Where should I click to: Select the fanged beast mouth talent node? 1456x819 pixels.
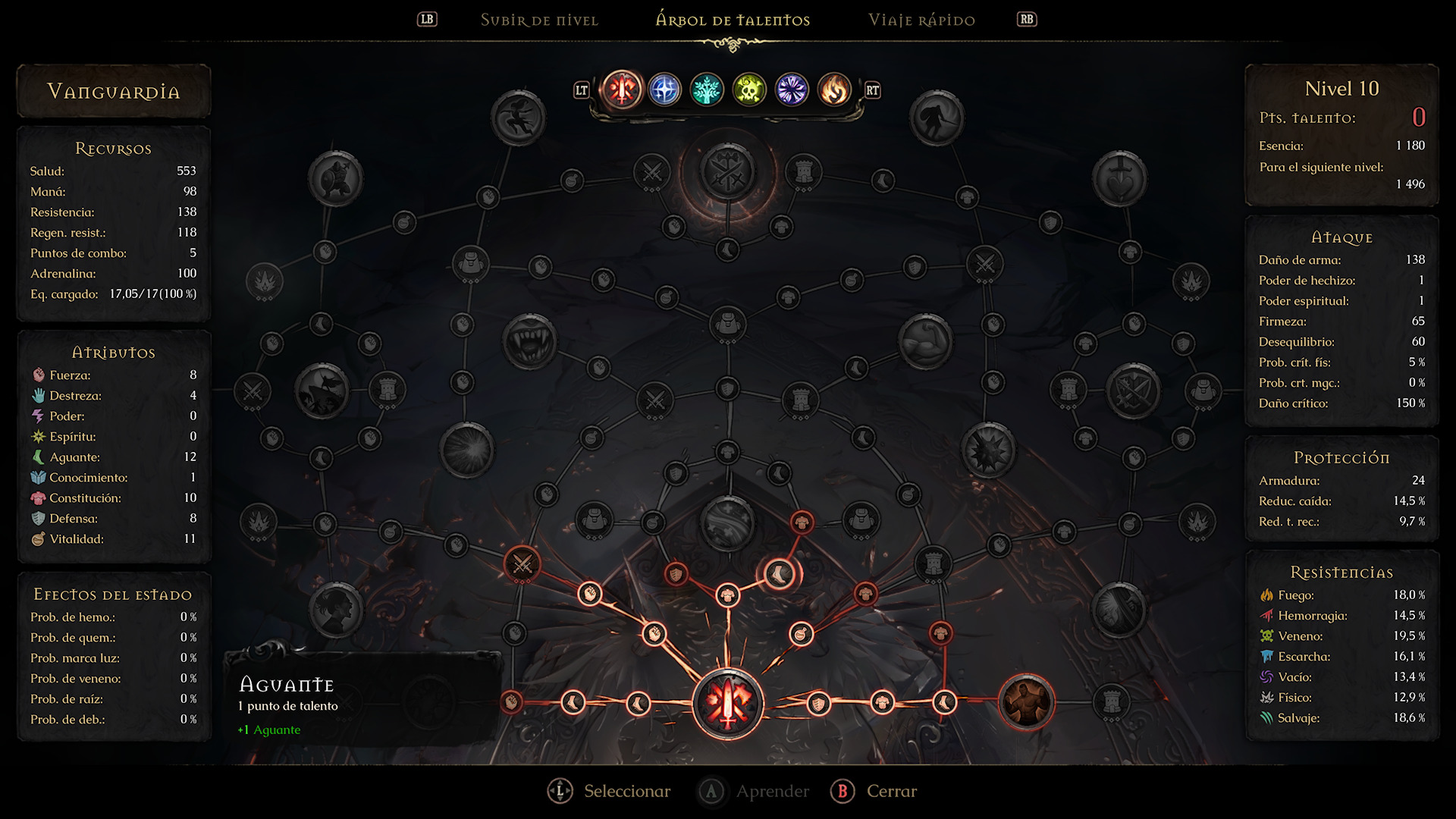[x=529, y=340]
